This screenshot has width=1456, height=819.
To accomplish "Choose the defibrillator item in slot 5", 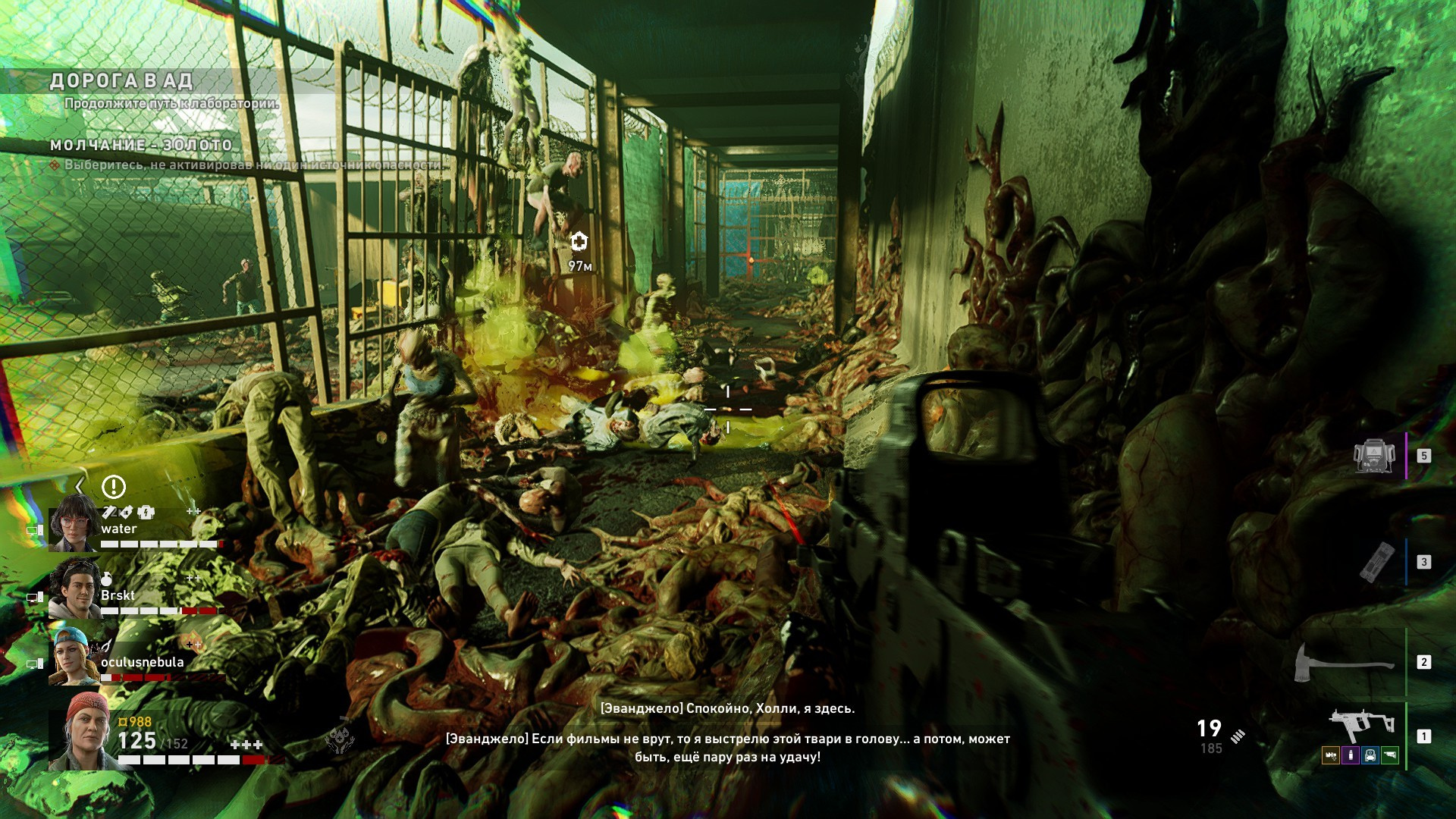I will click(x=1375, y=456).
